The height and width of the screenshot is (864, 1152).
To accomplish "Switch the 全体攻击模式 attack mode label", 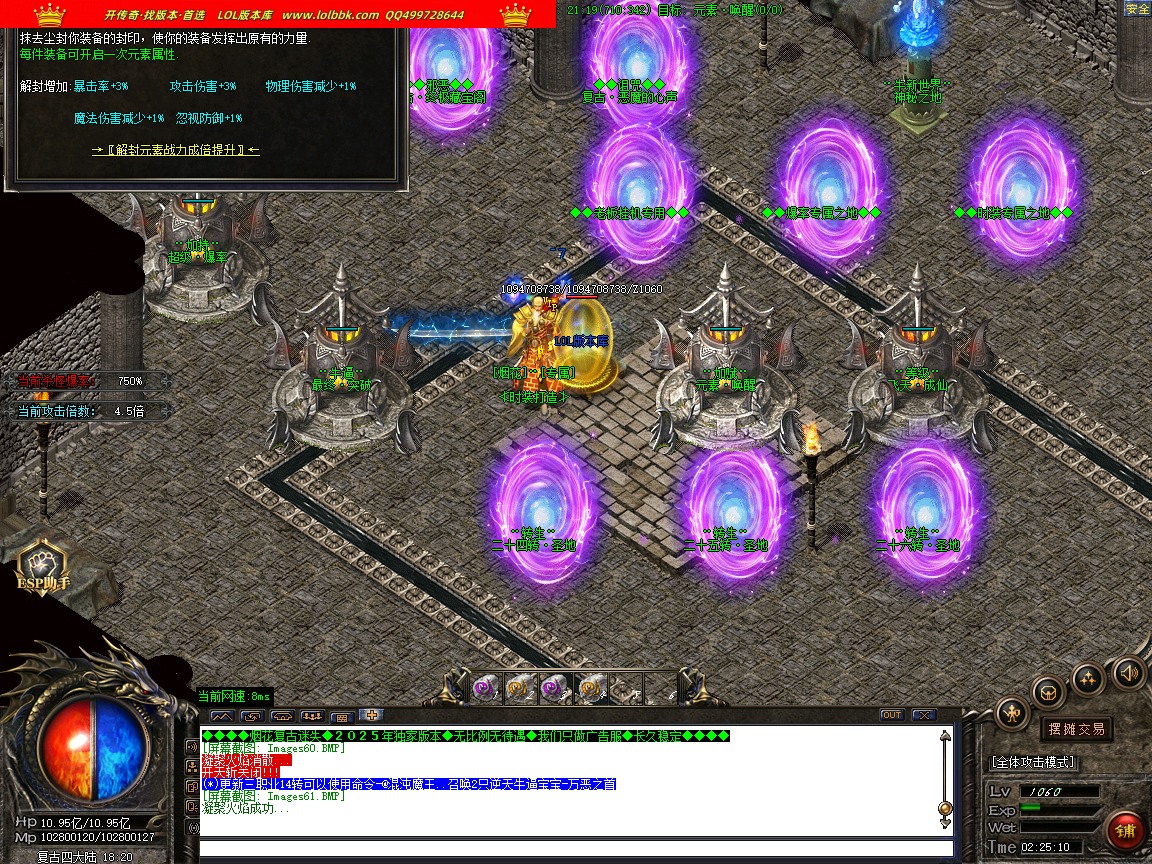I will point(1033,762).
